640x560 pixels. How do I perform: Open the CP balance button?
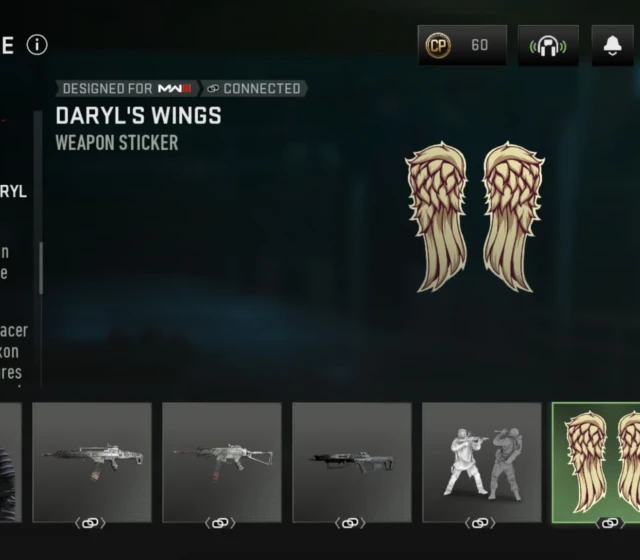click(x=462, y=45)
